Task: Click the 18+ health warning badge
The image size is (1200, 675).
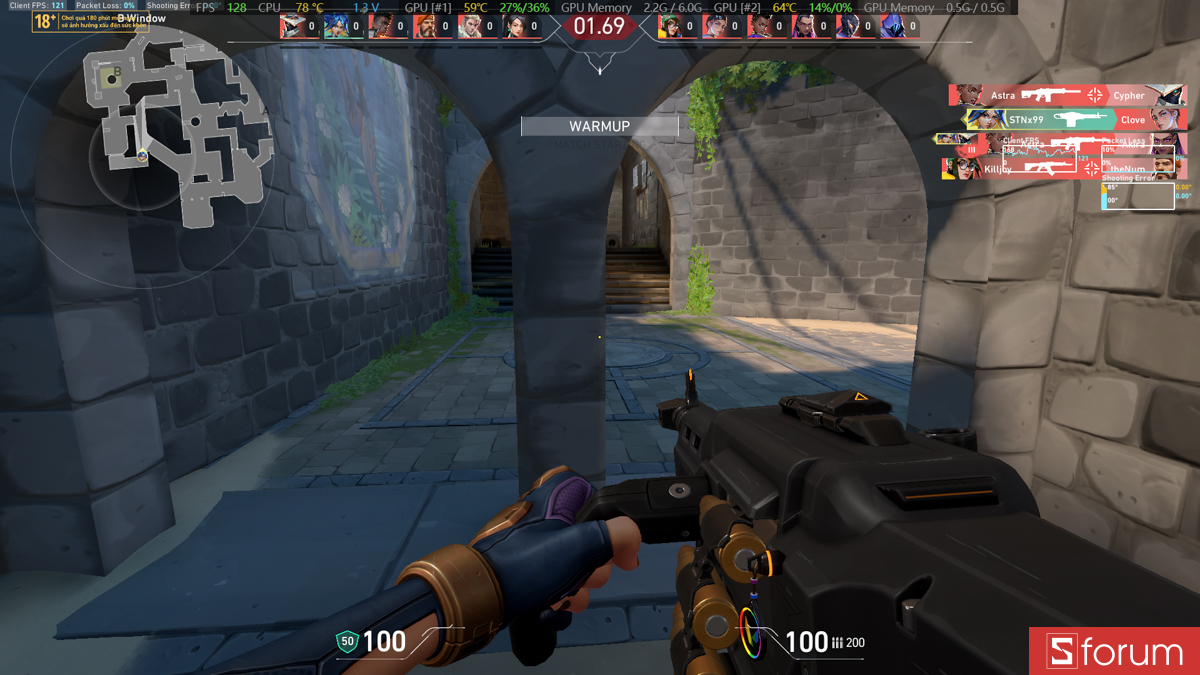Action: pos(44,21)
